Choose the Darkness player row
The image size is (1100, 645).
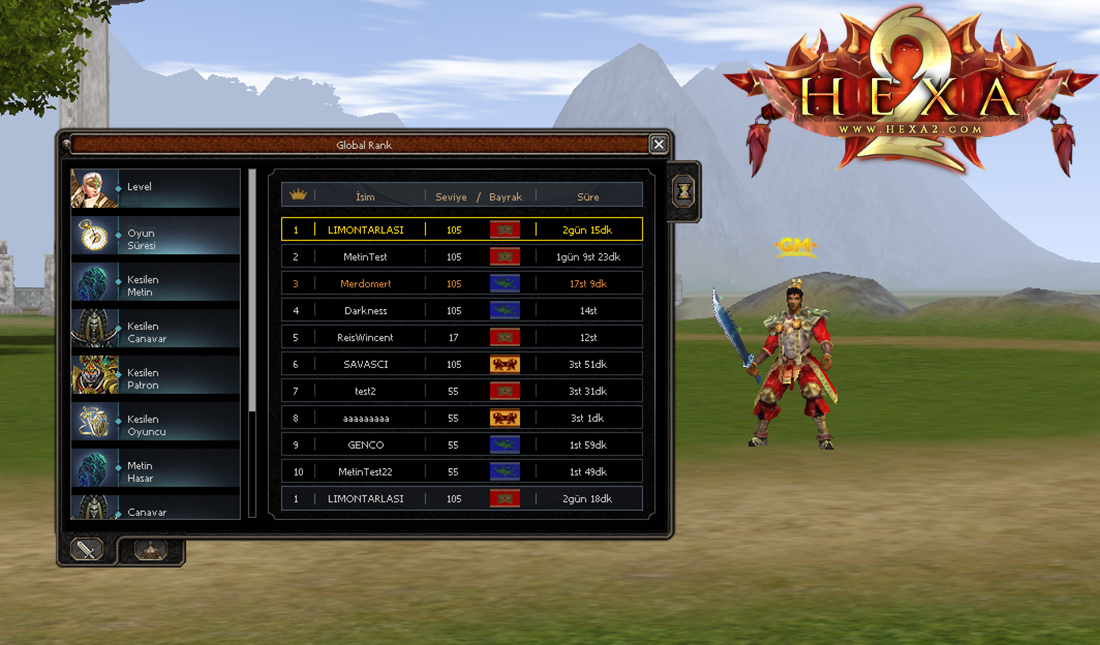tap(462, 311)
